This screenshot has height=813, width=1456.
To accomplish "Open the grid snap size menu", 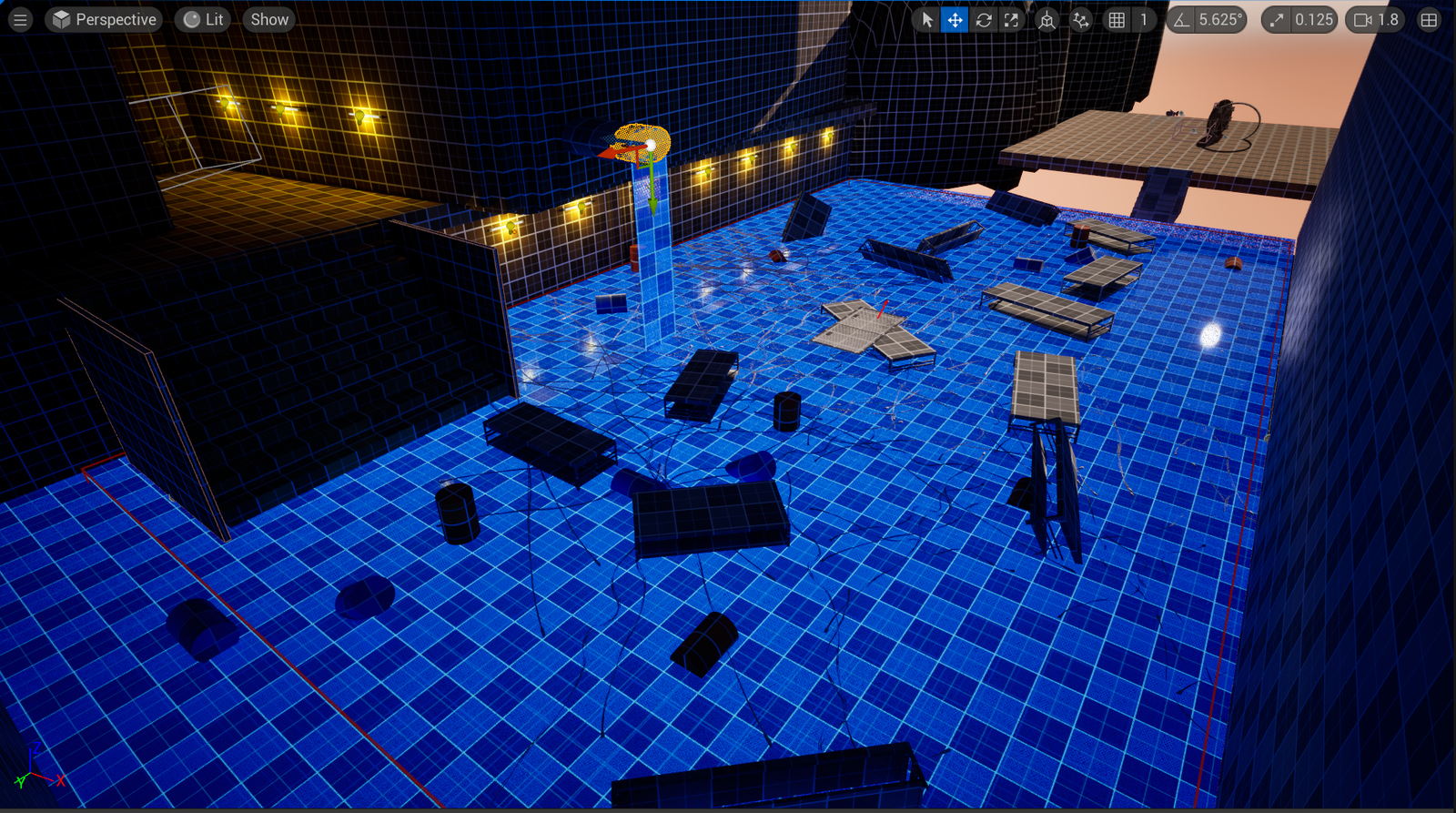I will [1143, 19].
